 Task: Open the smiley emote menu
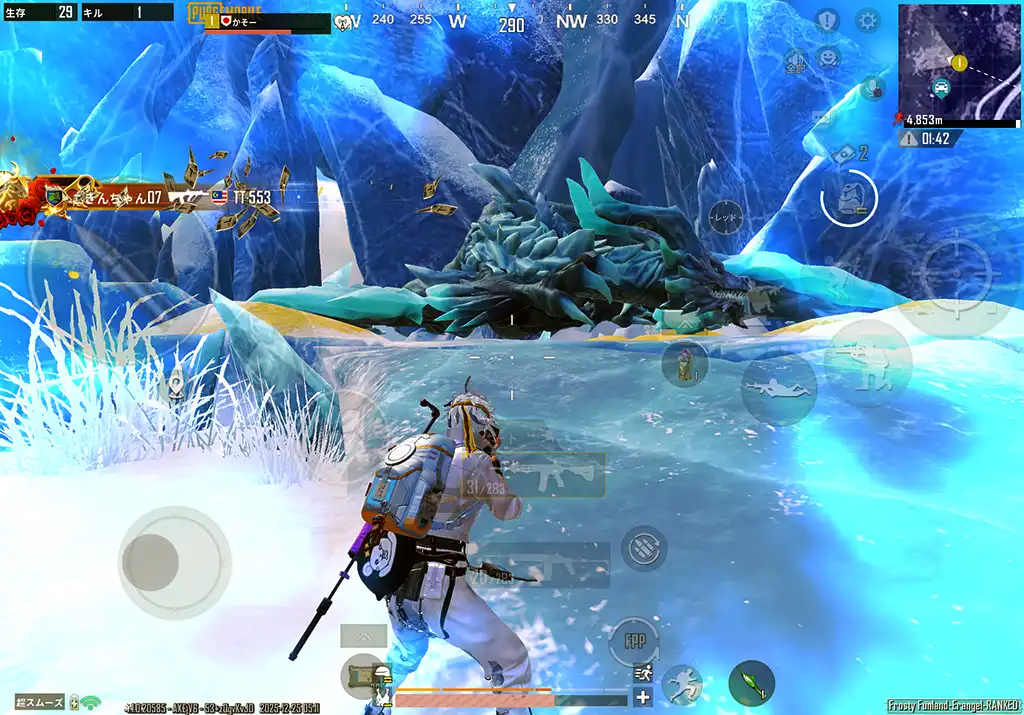tap(828, 57)
